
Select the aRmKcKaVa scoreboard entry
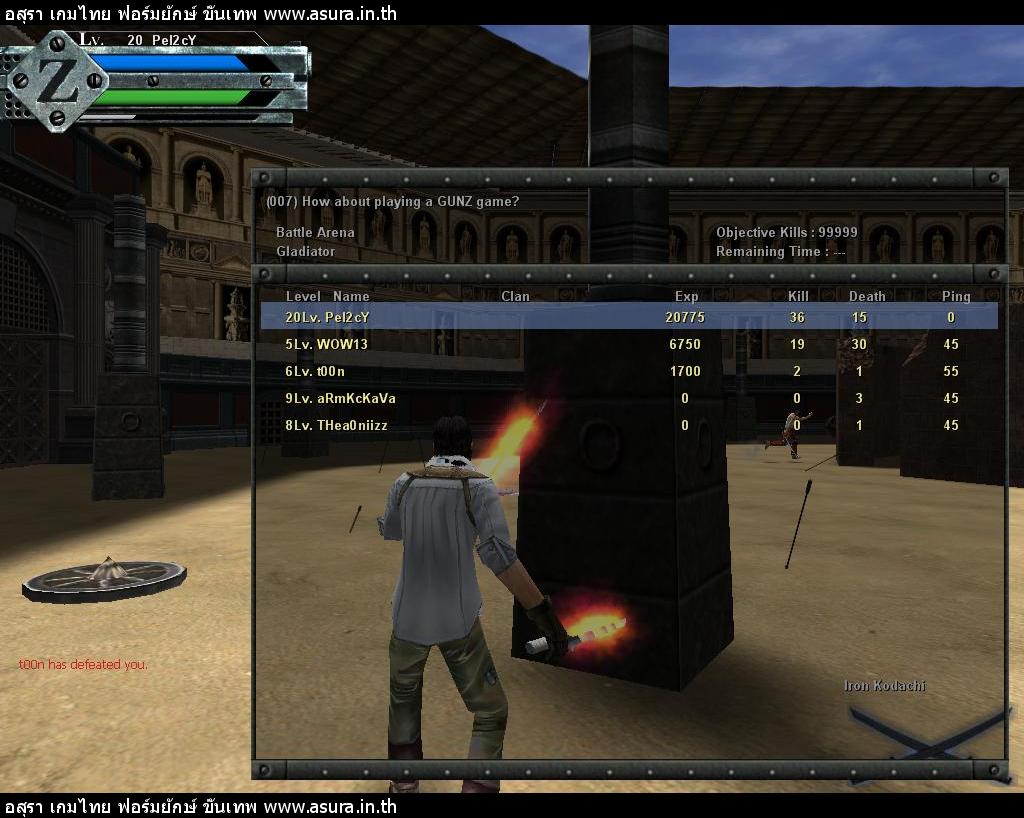click(628, 398)
